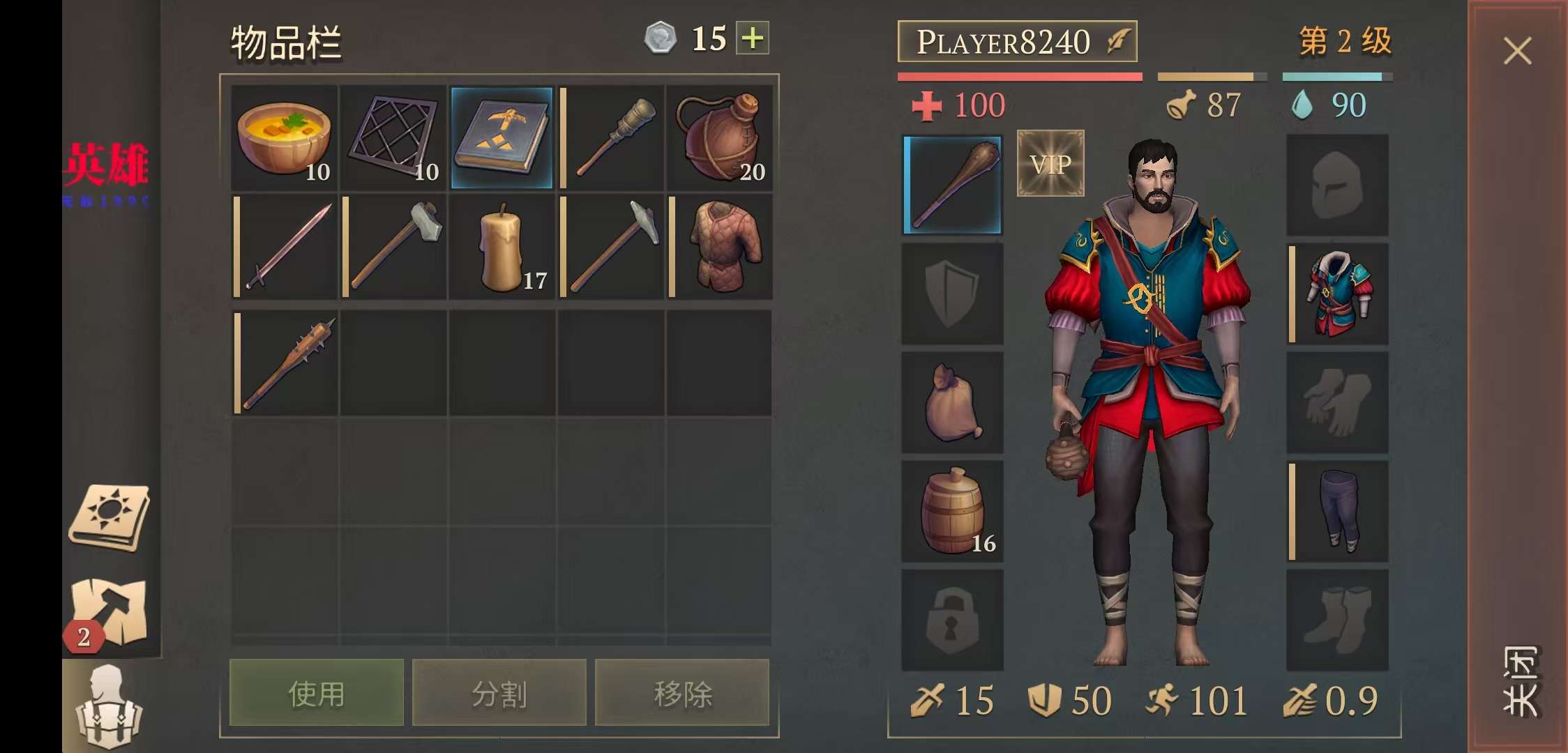The width and height of the screenshot is (1568, 753).
Task: Select the equipped wooden club weapon slot
Action: click(x=953, y=185)
